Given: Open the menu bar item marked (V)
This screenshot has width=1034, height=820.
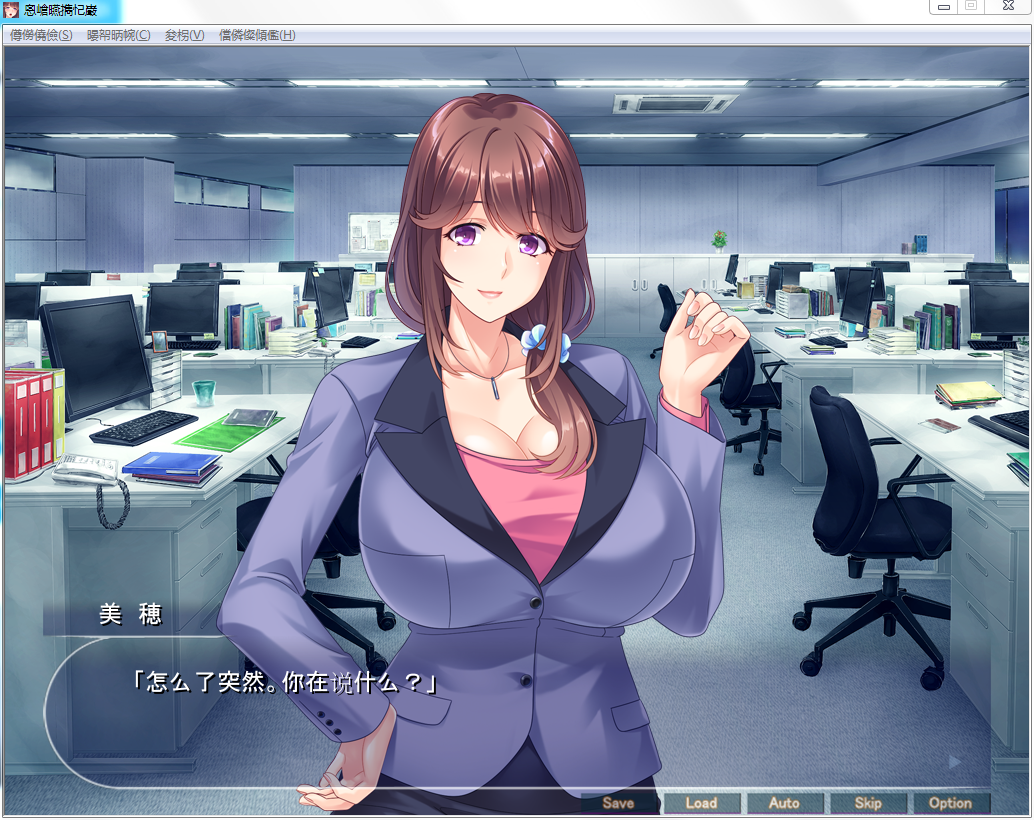Looking at the screenshot, I should 184,35.
